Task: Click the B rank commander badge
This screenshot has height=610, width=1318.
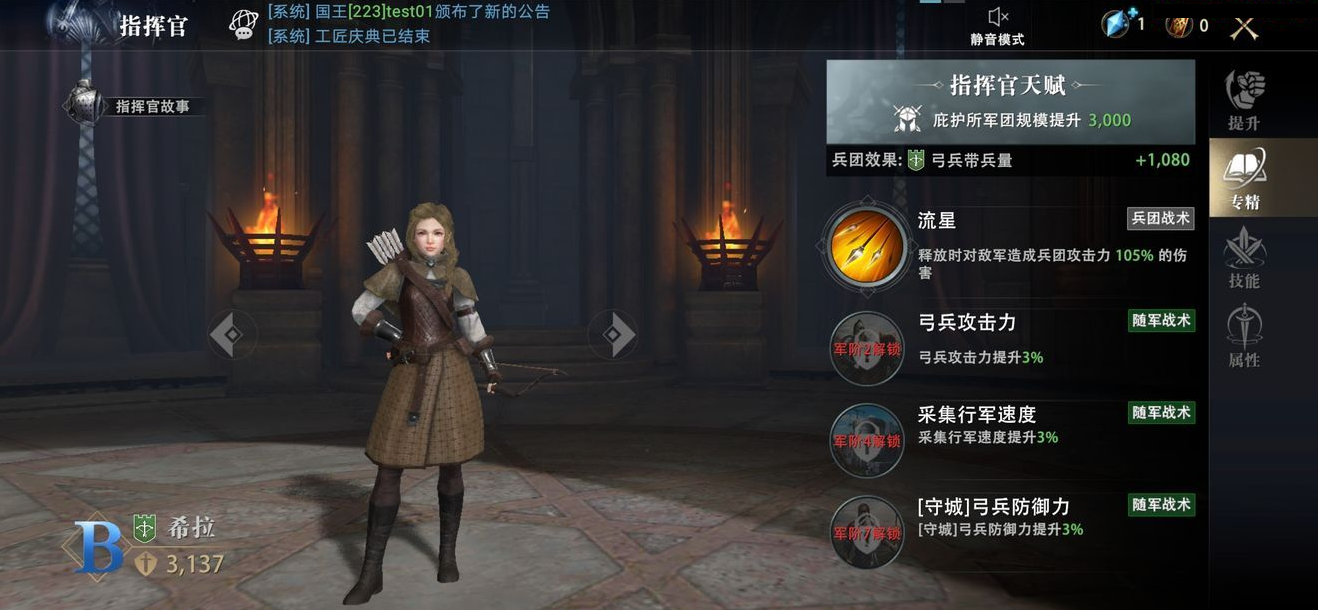Action: point(99,549)
